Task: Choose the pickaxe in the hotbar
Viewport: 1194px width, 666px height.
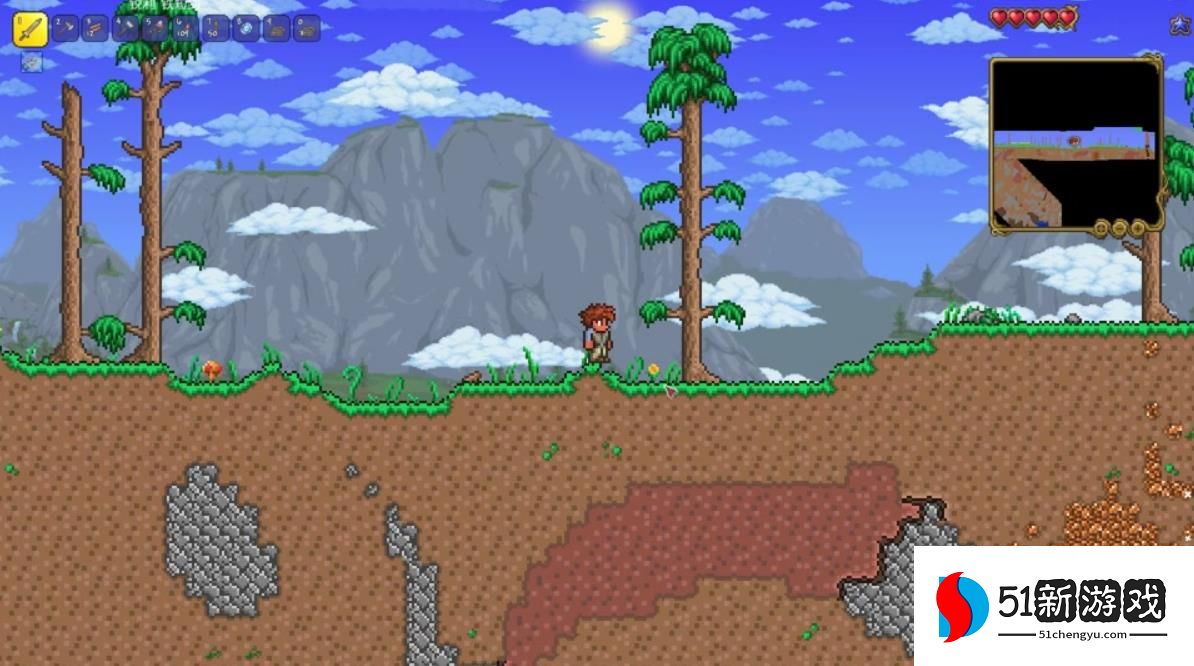Action: (x=66, y=28)
